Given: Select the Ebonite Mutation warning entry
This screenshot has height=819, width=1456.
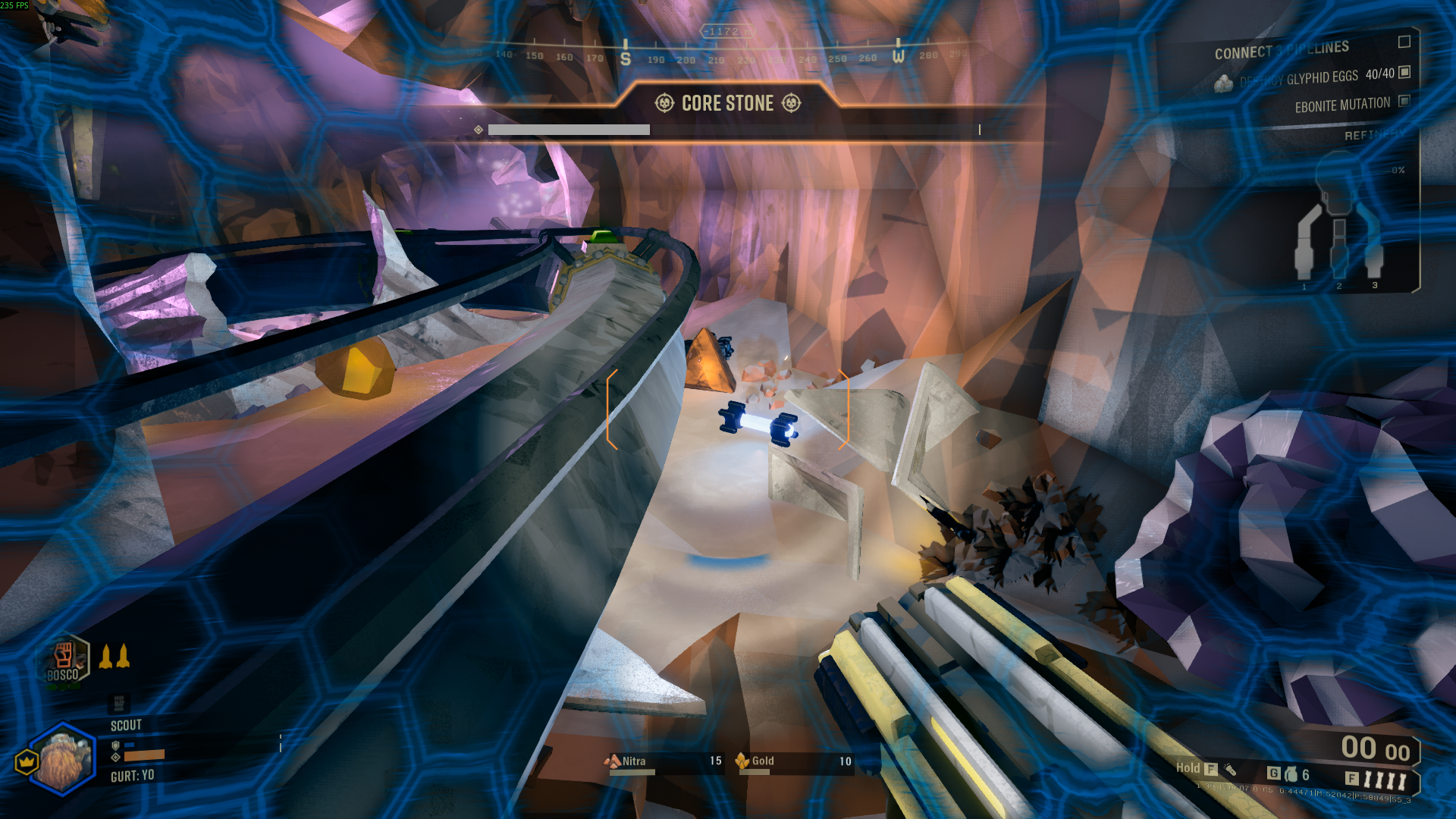Looking at the screenshot, I should (x=1342, y=105).
